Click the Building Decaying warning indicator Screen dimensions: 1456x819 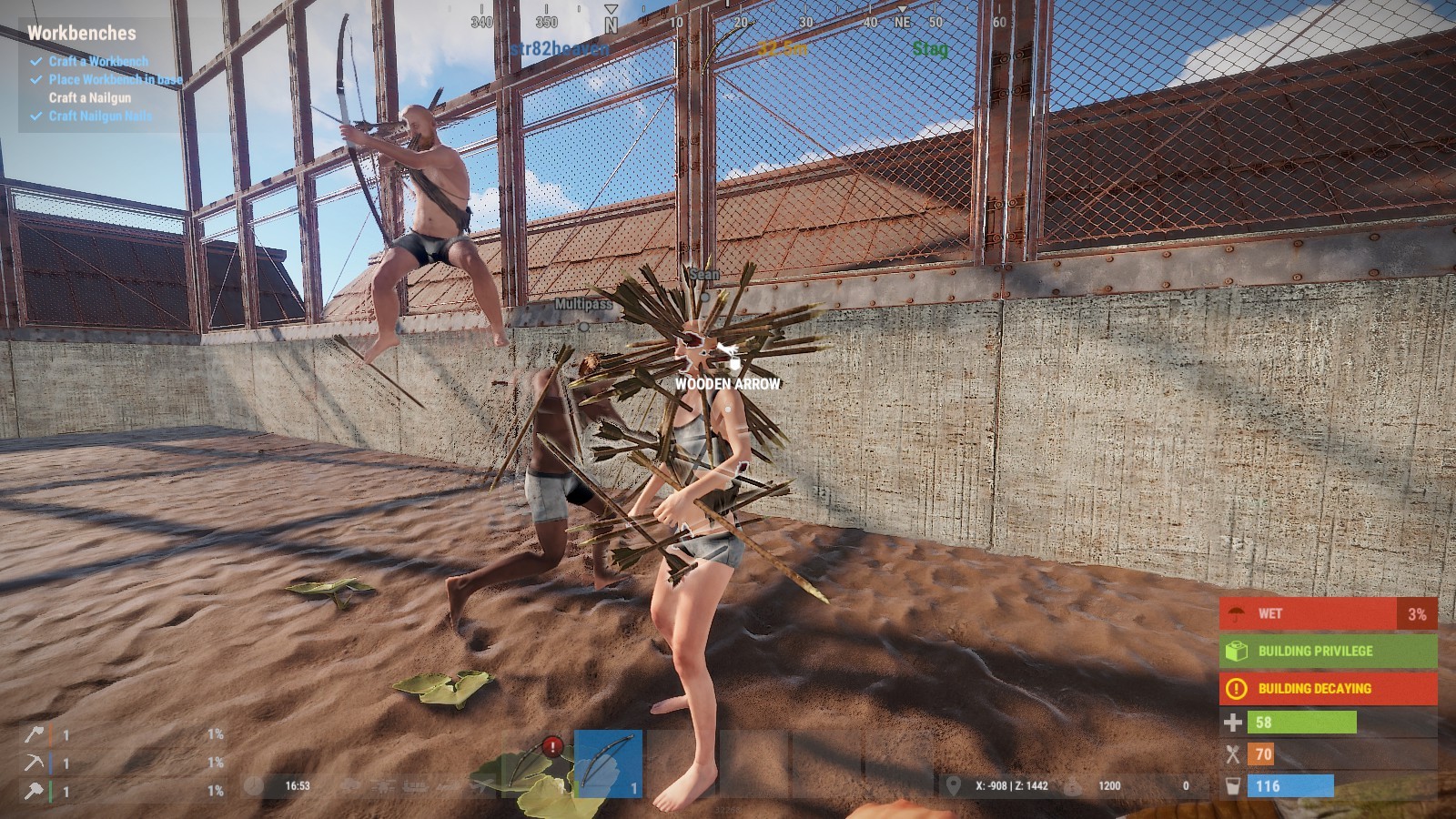[x=1328, y=688]
